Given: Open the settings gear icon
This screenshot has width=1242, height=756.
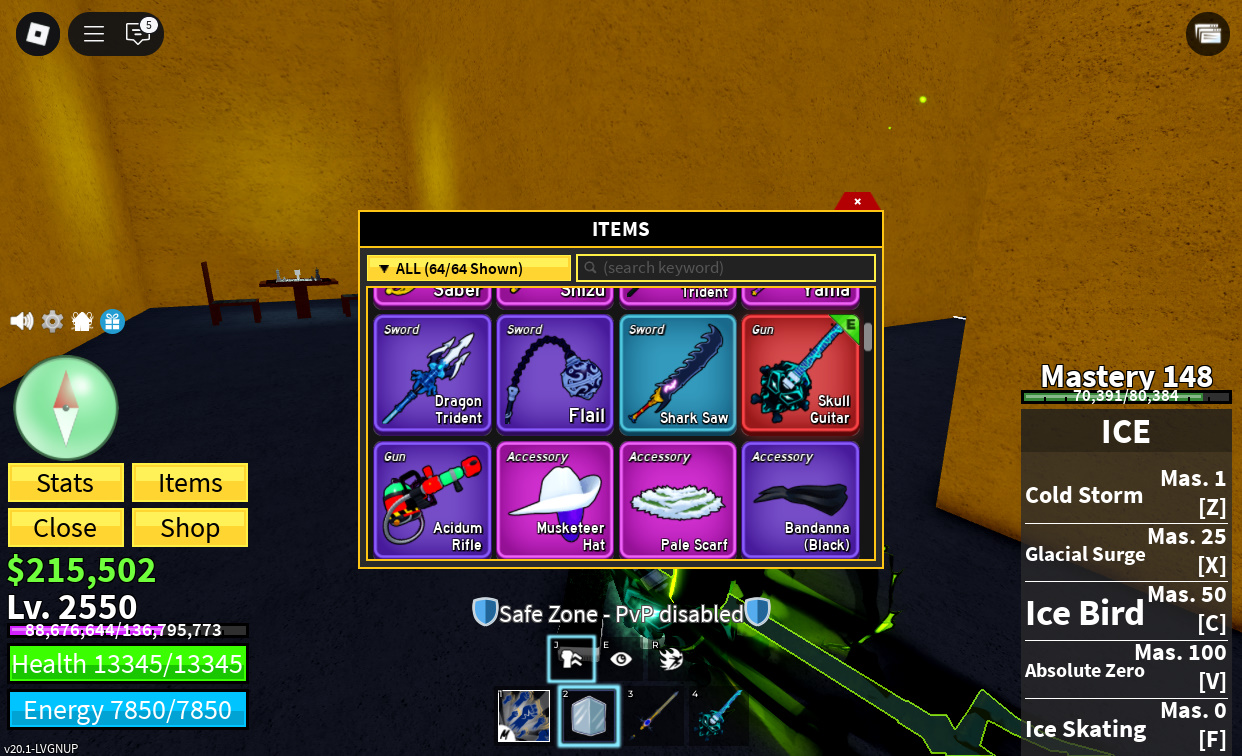Looking at the screenshot, I should pyautogui.click(x=52, y=321).
